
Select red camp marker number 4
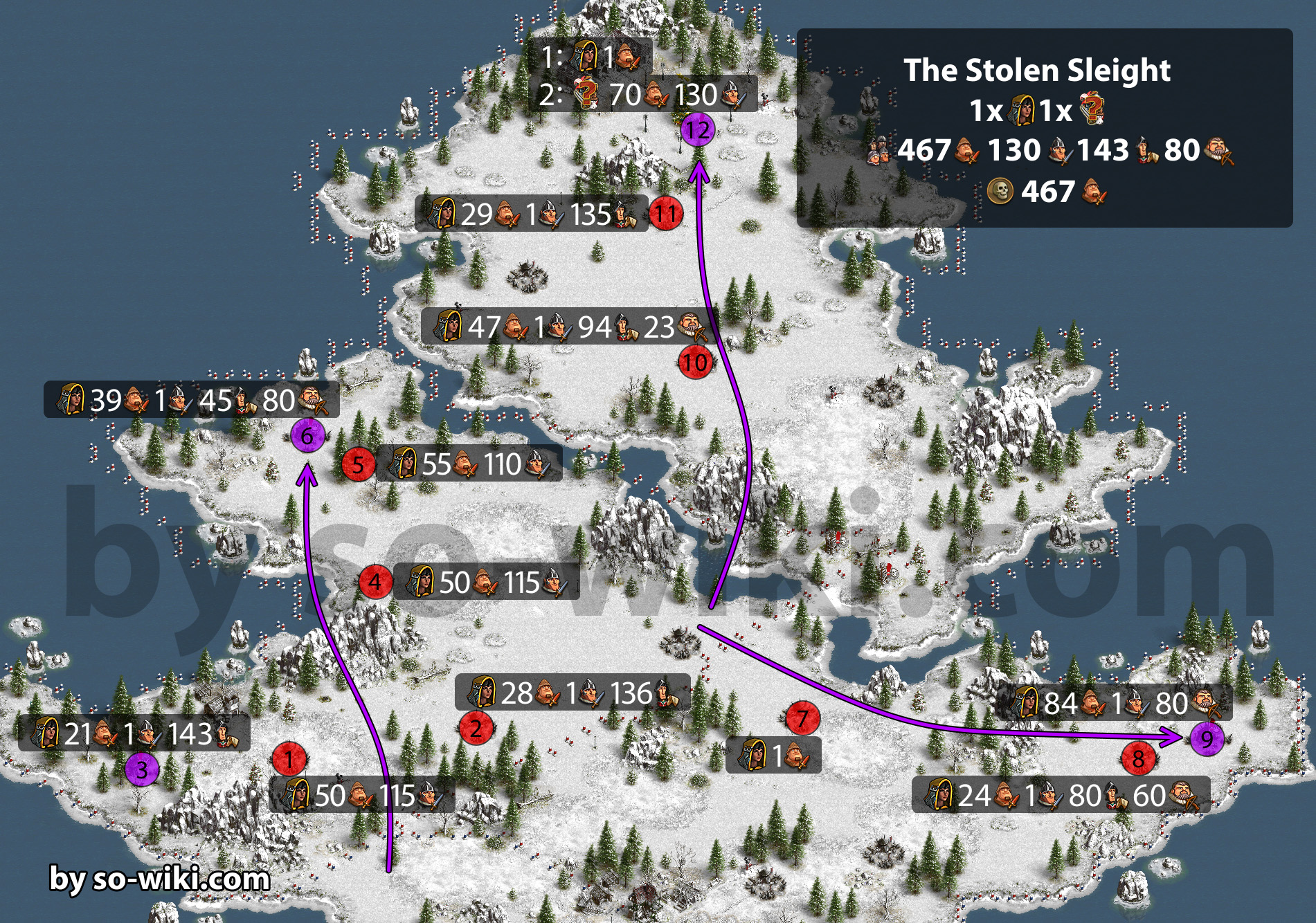click(375, 581)
